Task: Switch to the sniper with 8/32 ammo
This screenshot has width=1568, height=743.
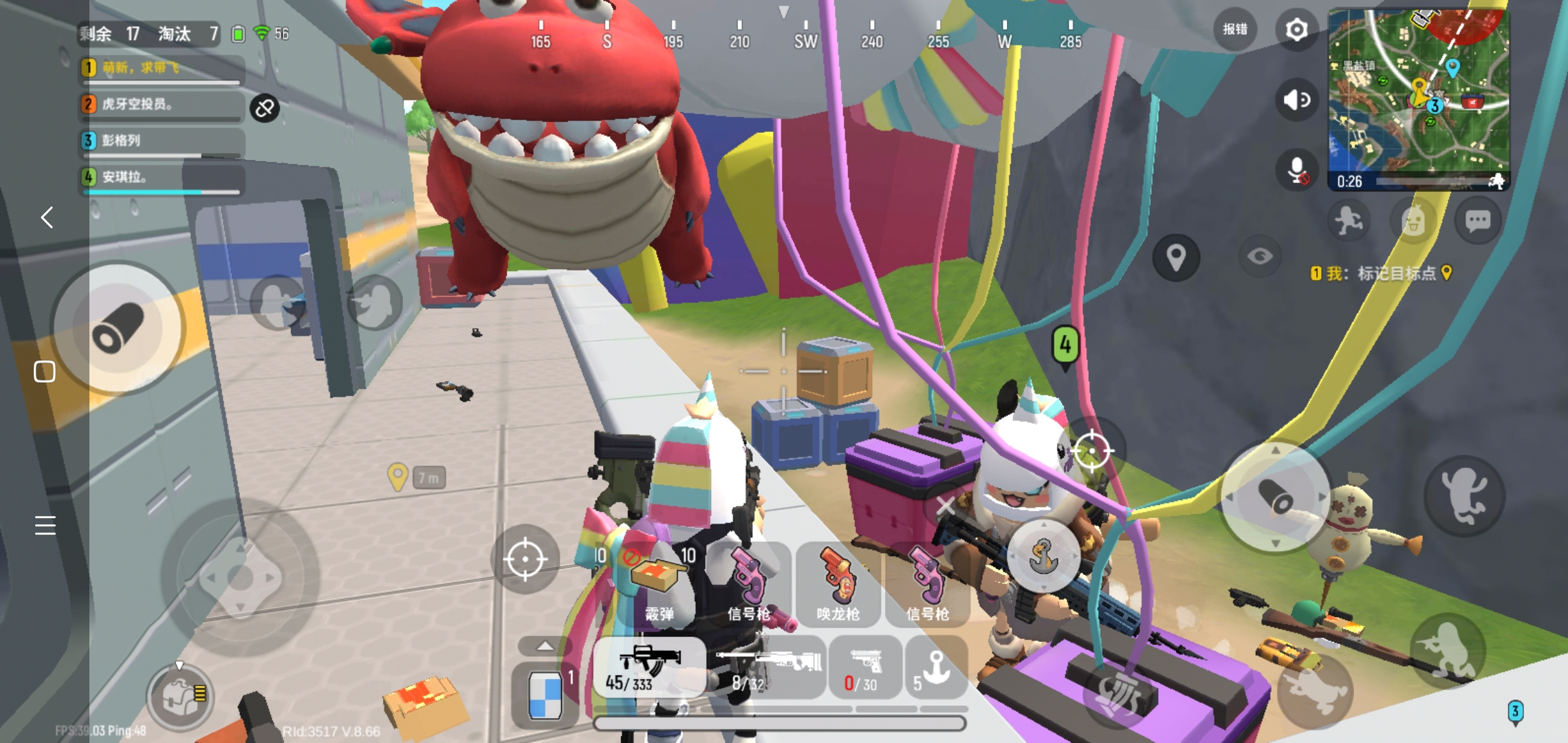Action: [x=769, y=667]
